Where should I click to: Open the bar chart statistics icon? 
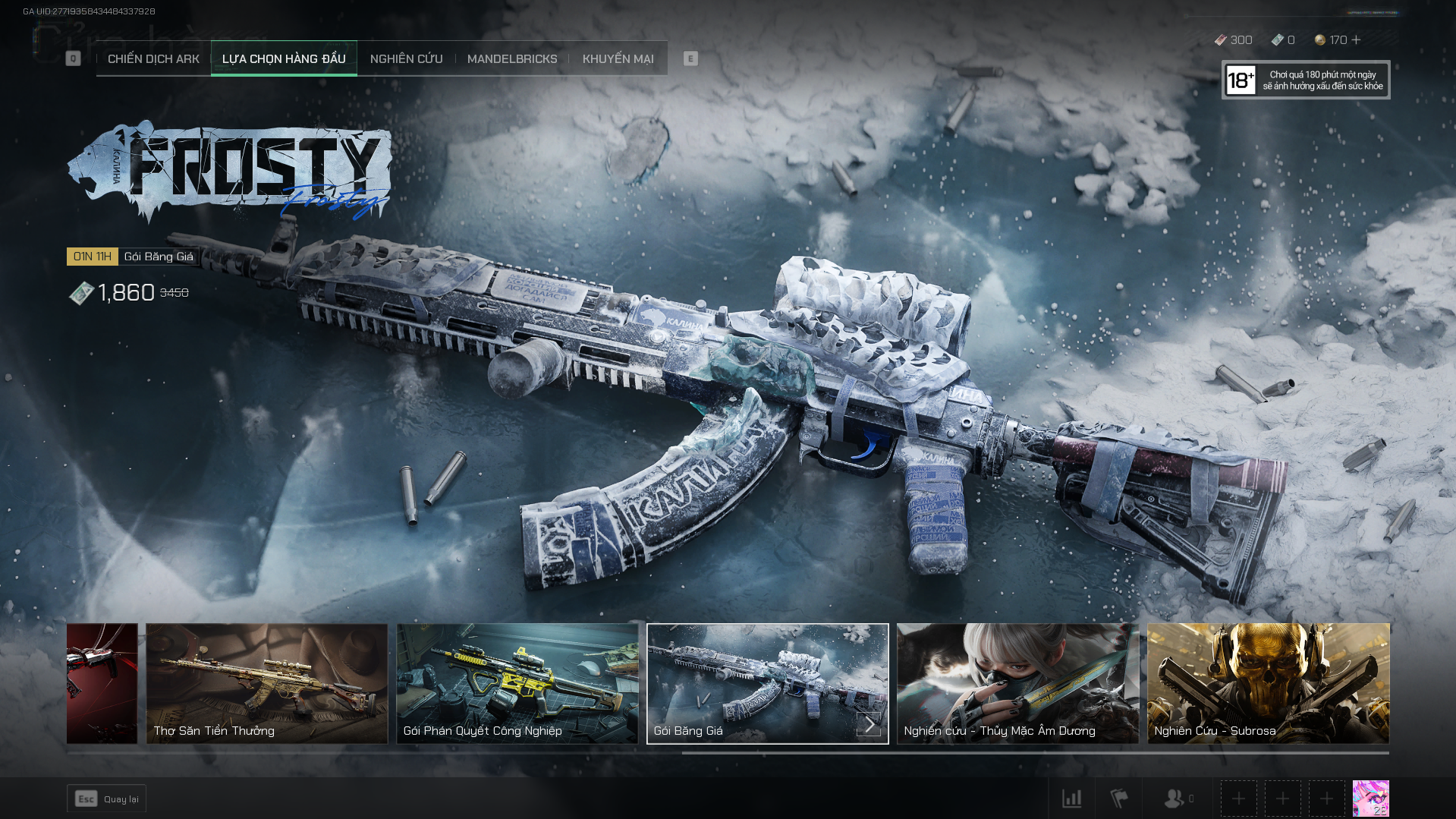pos(1071,799)
